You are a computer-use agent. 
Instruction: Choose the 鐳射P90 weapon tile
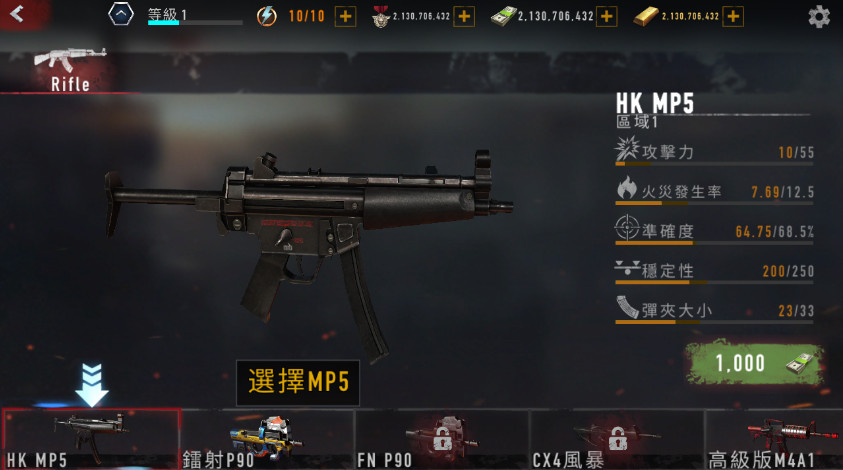coord(266,439)
